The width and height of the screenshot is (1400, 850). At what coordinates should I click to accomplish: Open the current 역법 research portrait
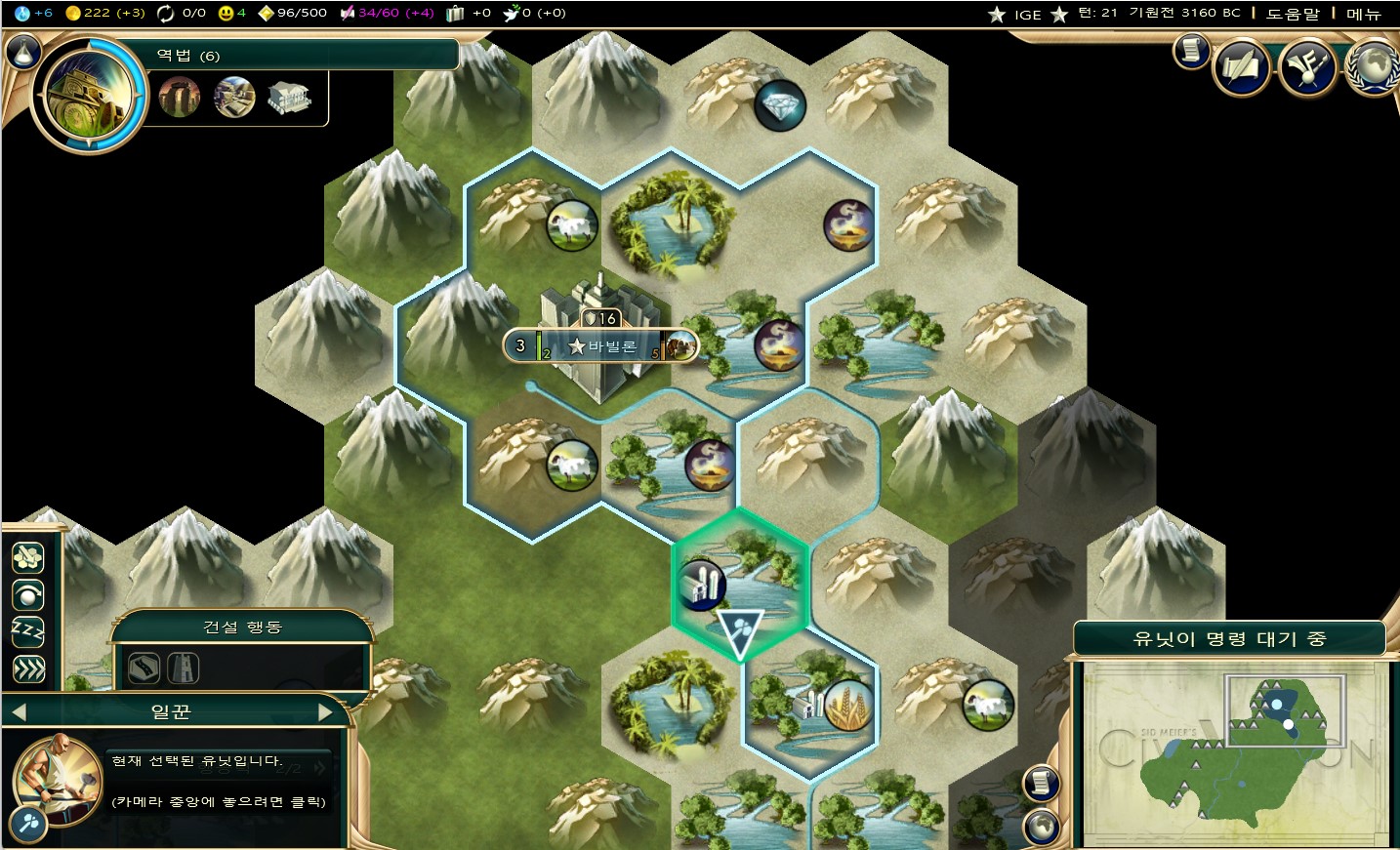tap(89, 96)
